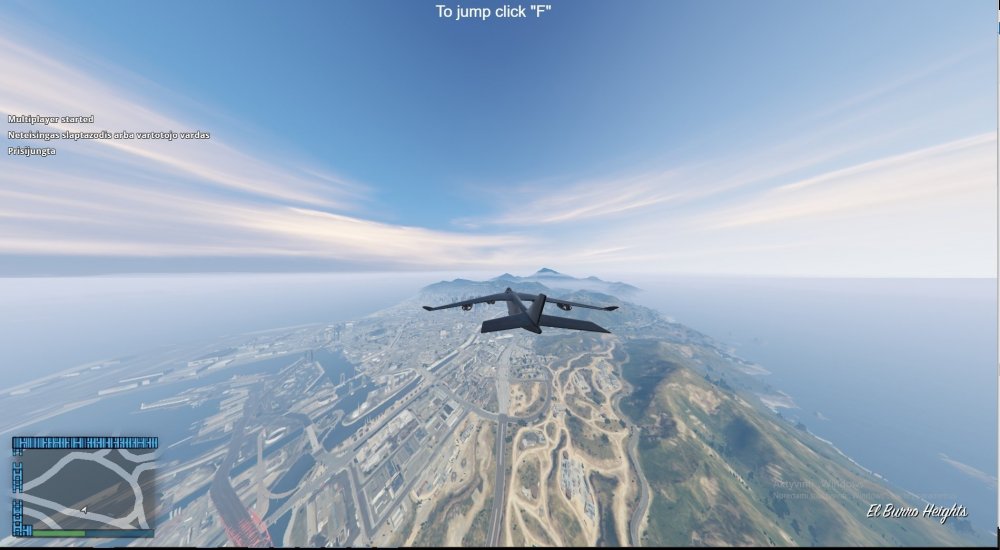Select the white player arrow on the minimap
The height and width of the screenshot is (550, 1000).
tap(83, 509)
